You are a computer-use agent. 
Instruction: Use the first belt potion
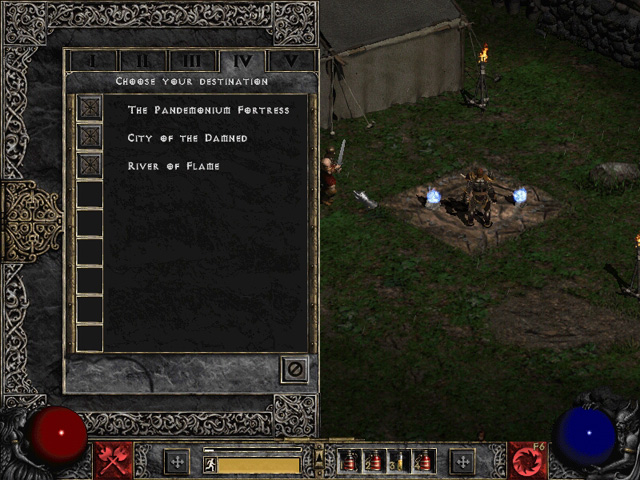(351, 462)
